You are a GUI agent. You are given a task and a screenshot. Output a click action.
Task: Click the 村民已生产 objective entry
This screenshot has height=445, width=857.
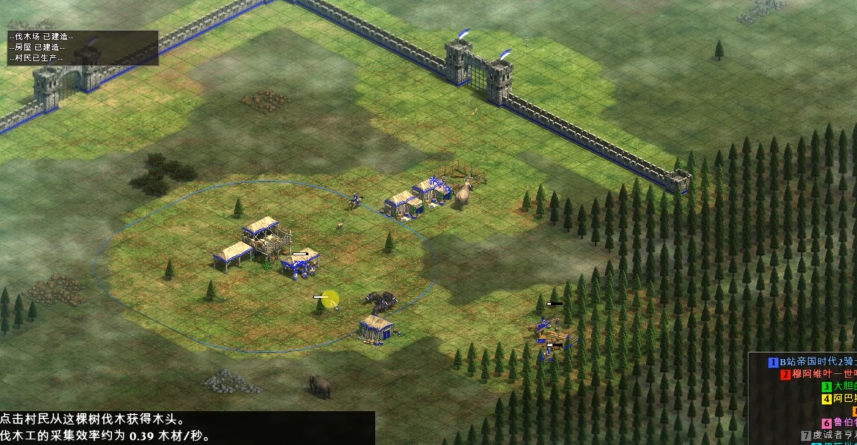click(38, 57)
